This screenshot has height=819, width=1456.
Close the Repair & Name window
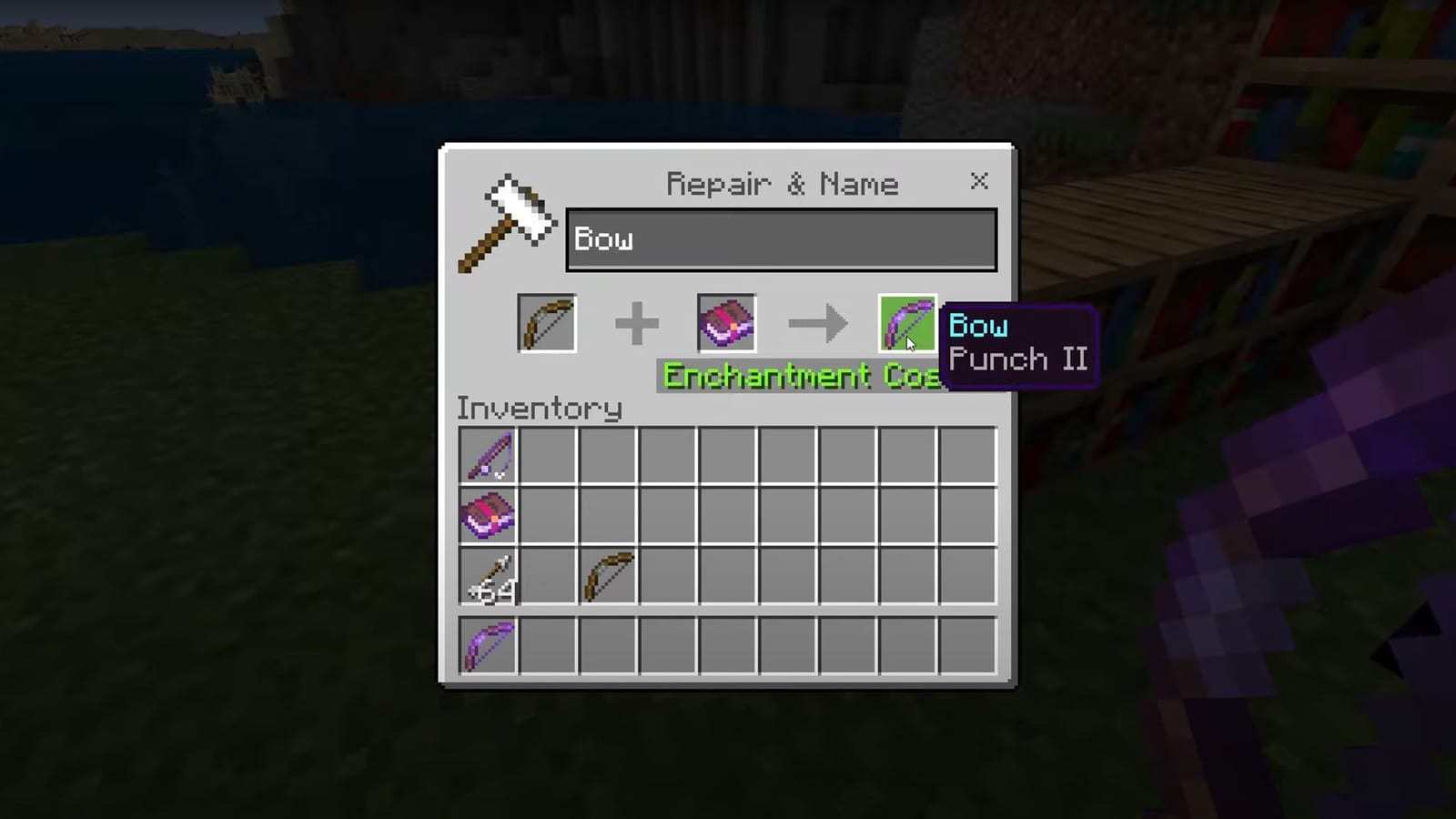(979, 182)
